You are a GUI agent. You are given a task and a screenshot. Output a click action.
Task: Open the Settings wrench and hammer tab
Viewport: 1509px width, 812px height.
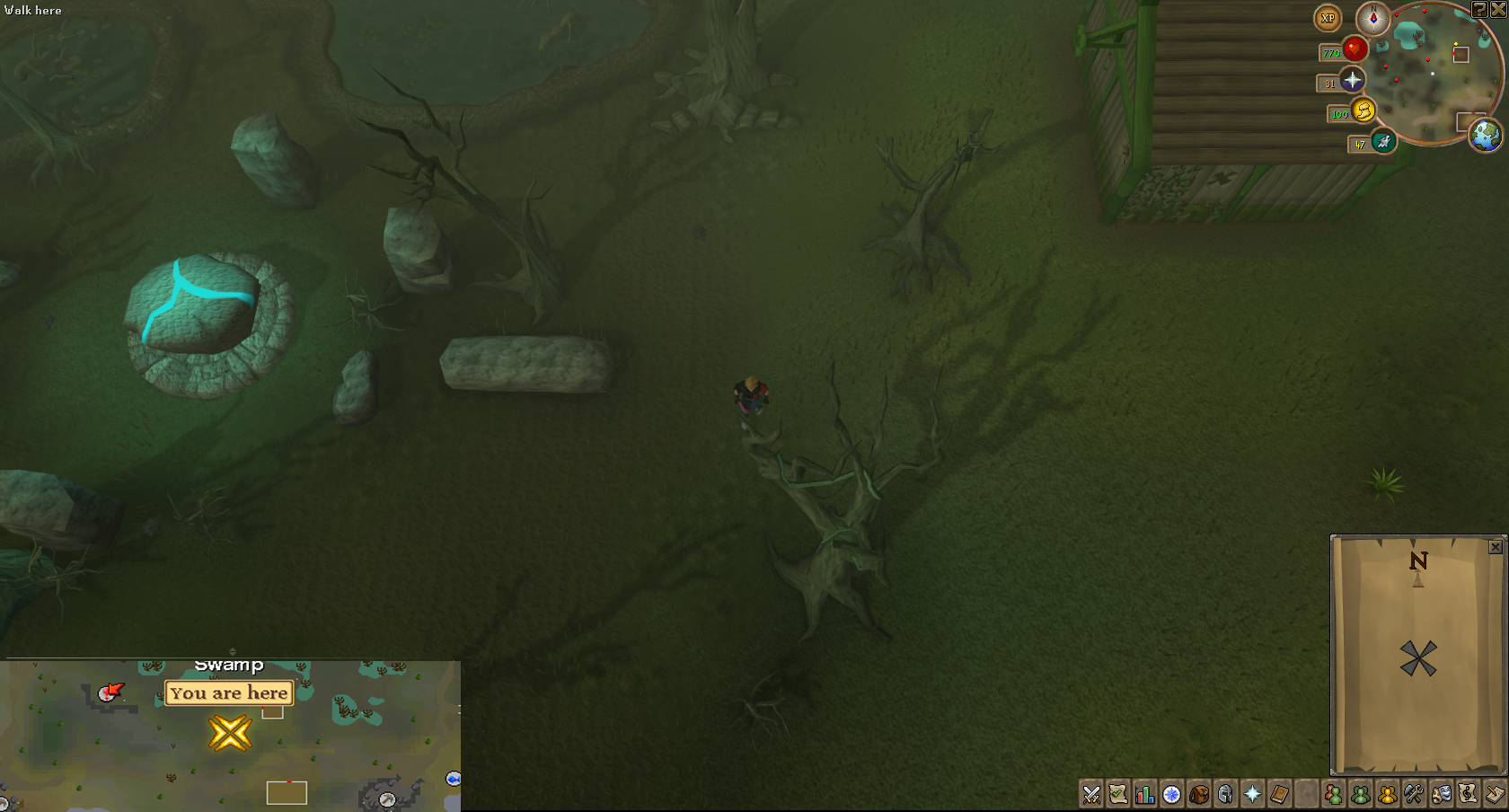pos(1414,794)
